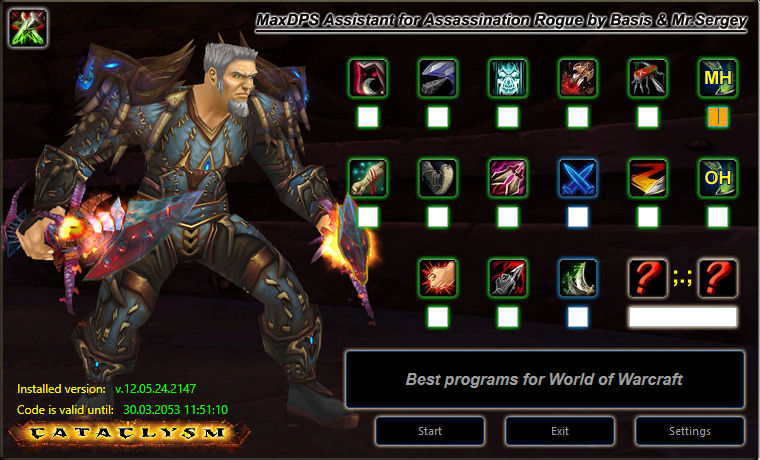Select the OH off-hand poison icon
Viewport: 760px width, 460px height.
click(718, 178)
